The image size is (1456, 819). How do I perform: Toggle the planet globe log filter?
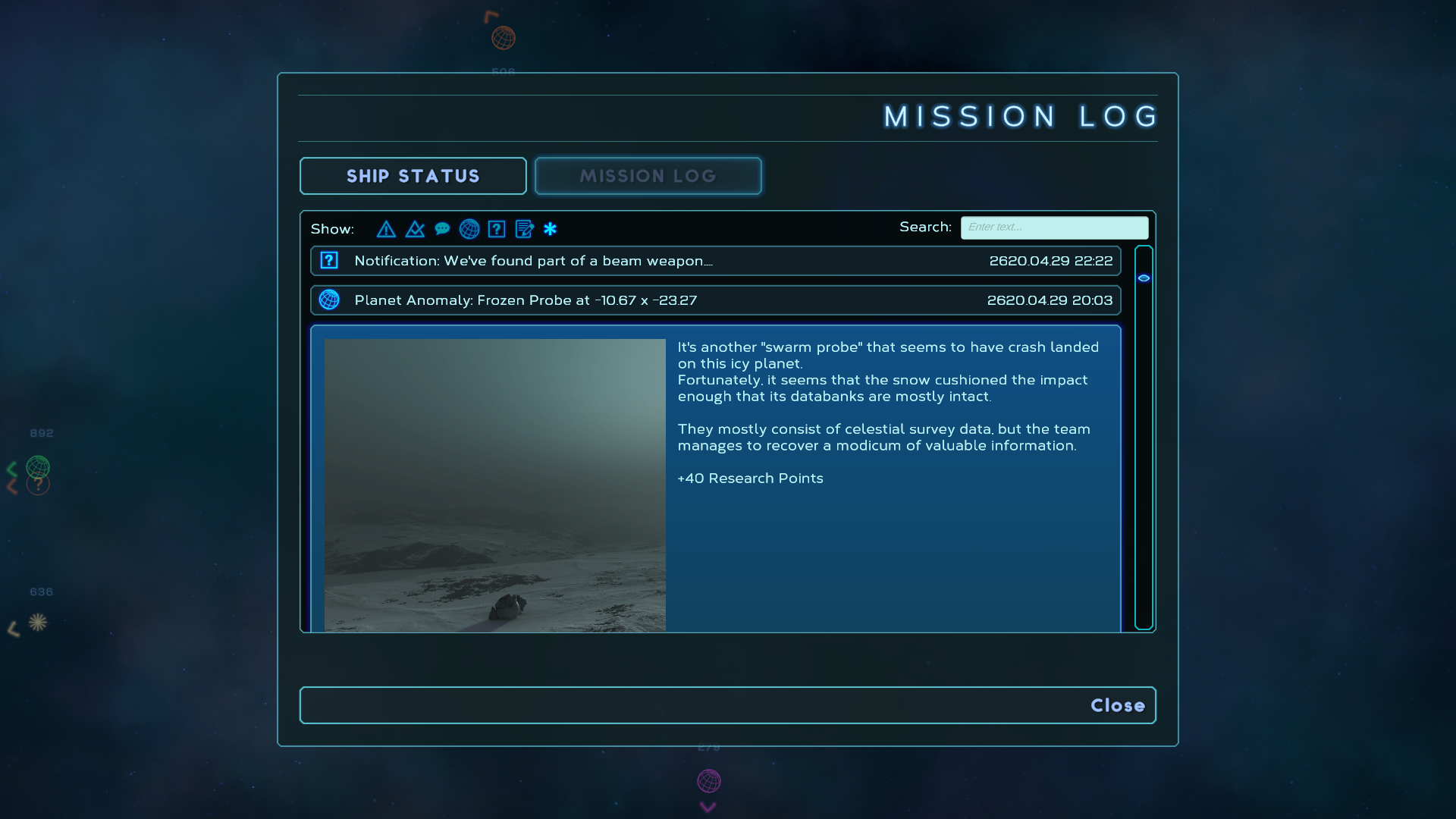[x=469, y=229]
